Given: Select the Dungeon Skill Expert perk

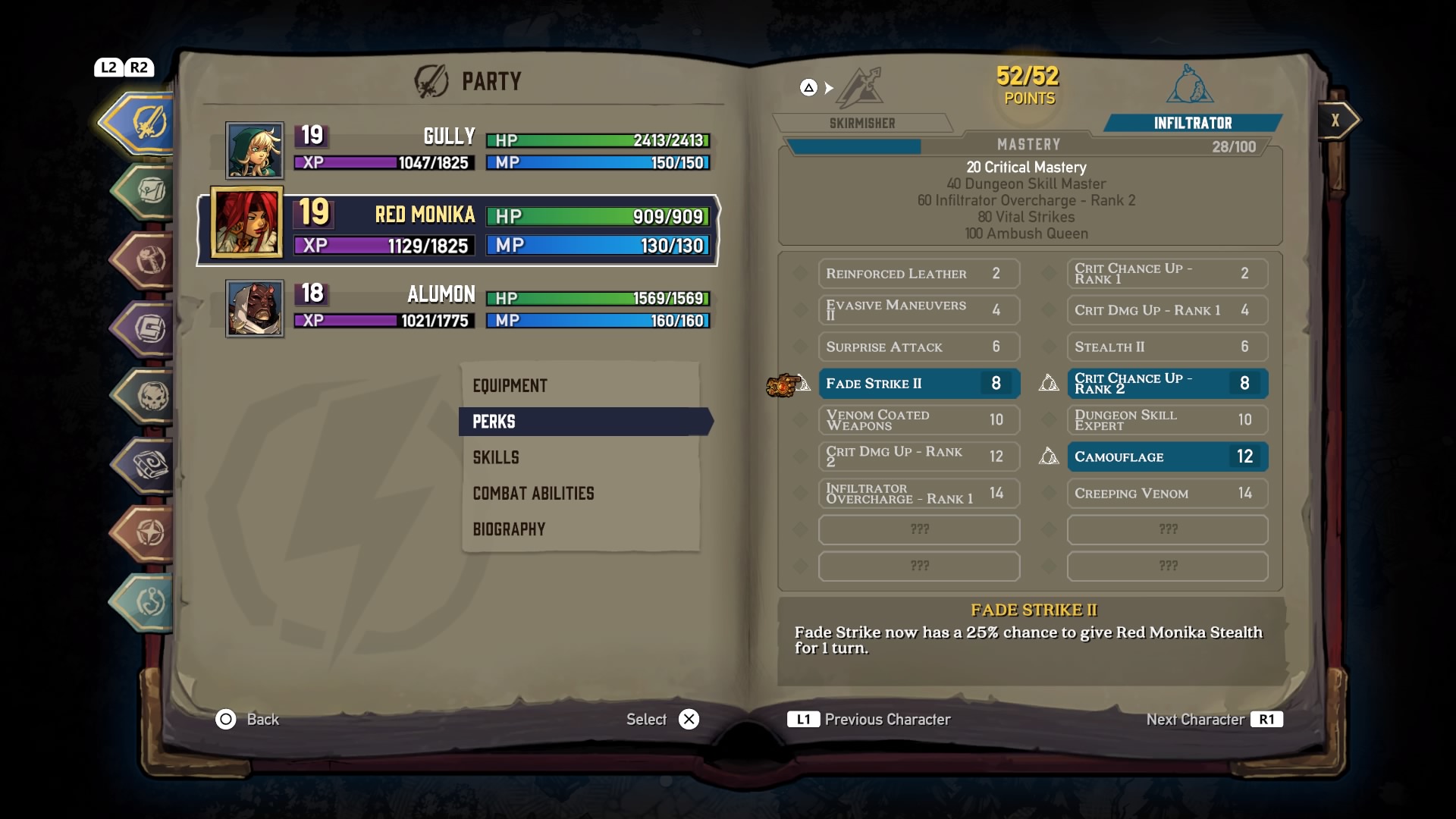Looking at the screenshot, I should click(1167, 420).
